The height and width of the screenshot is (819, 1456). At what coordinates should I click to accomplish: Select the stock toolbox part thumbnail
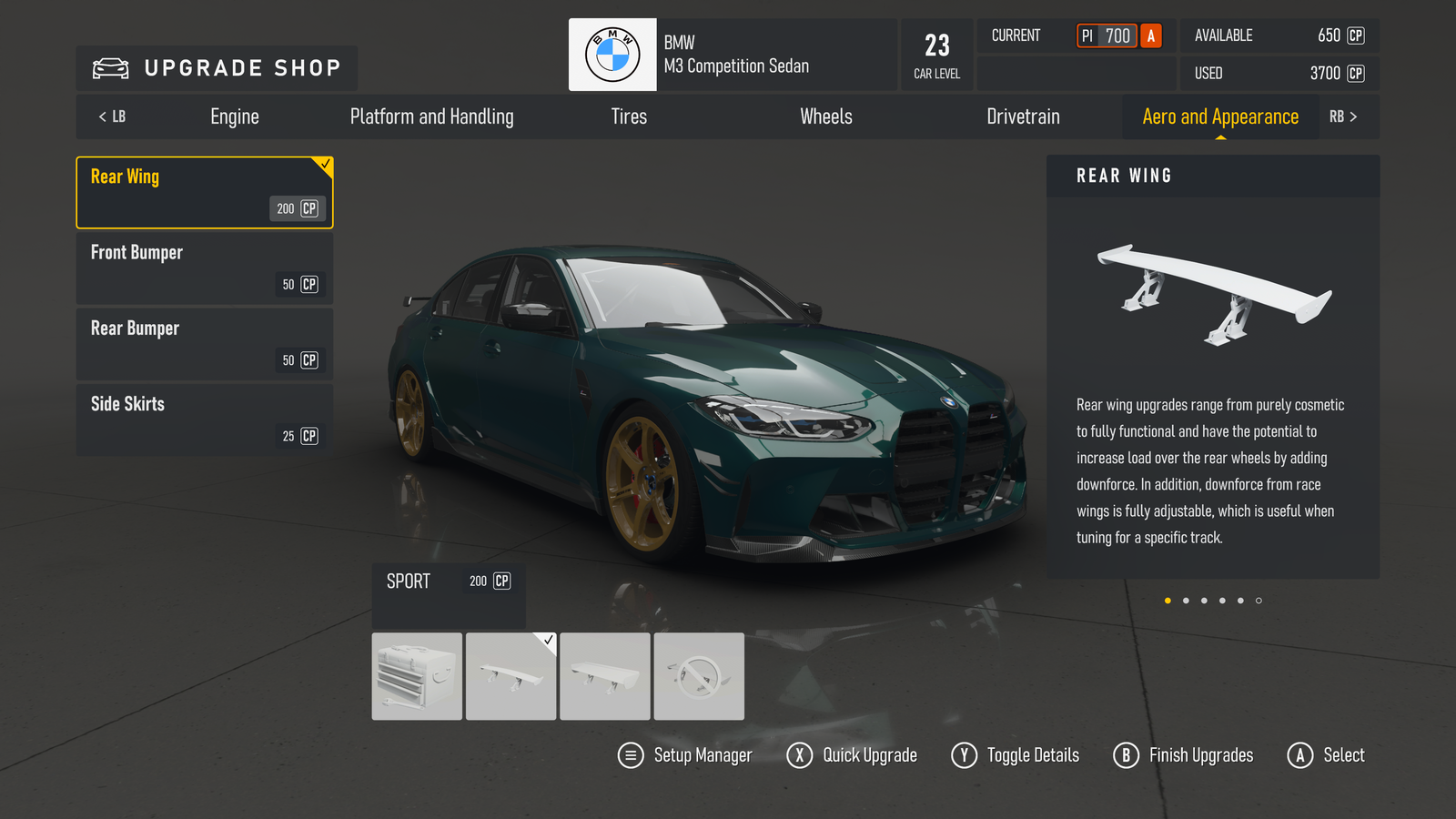417,676
